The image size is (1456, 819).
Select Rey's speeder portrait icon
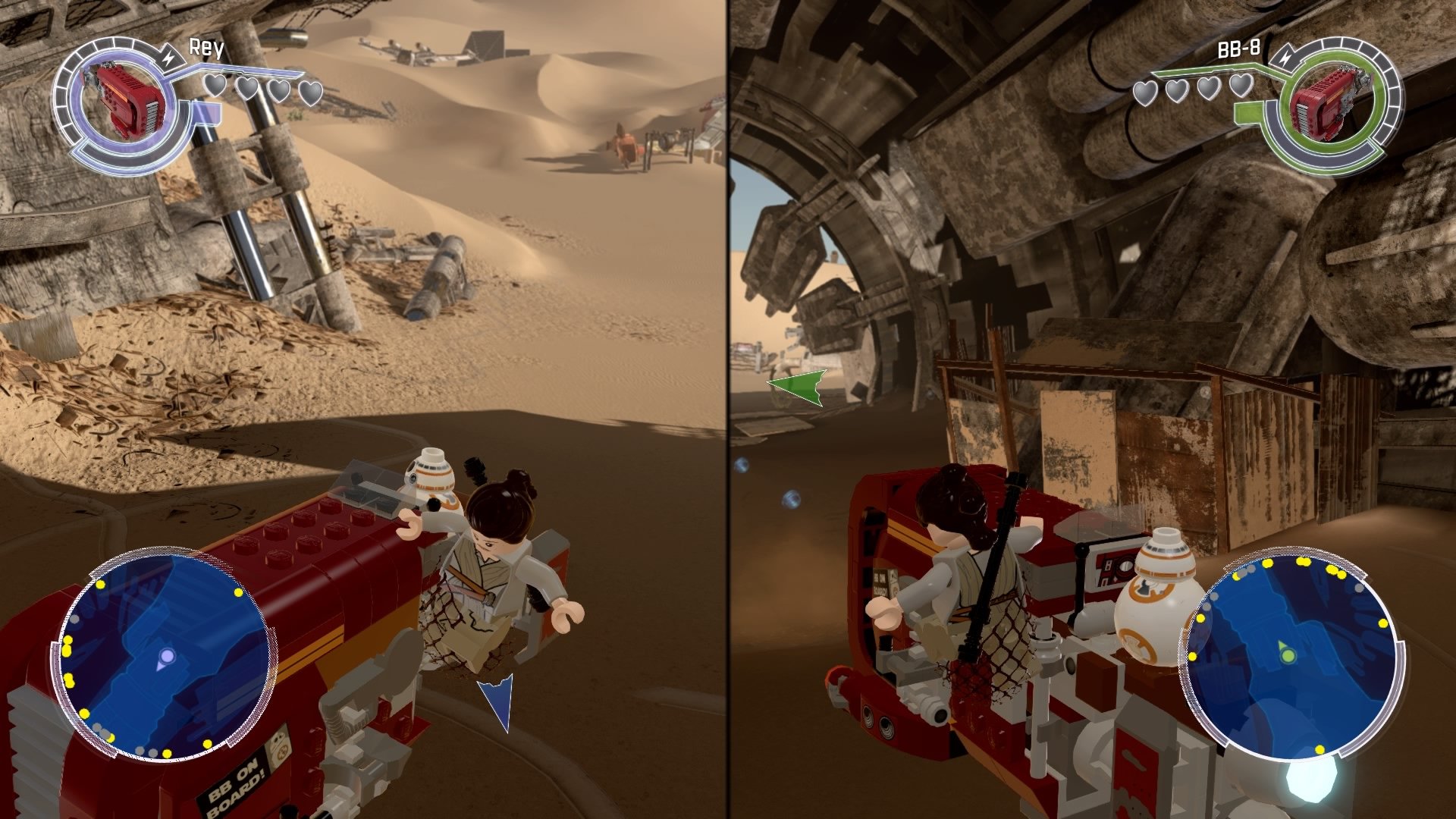point(121,99)
